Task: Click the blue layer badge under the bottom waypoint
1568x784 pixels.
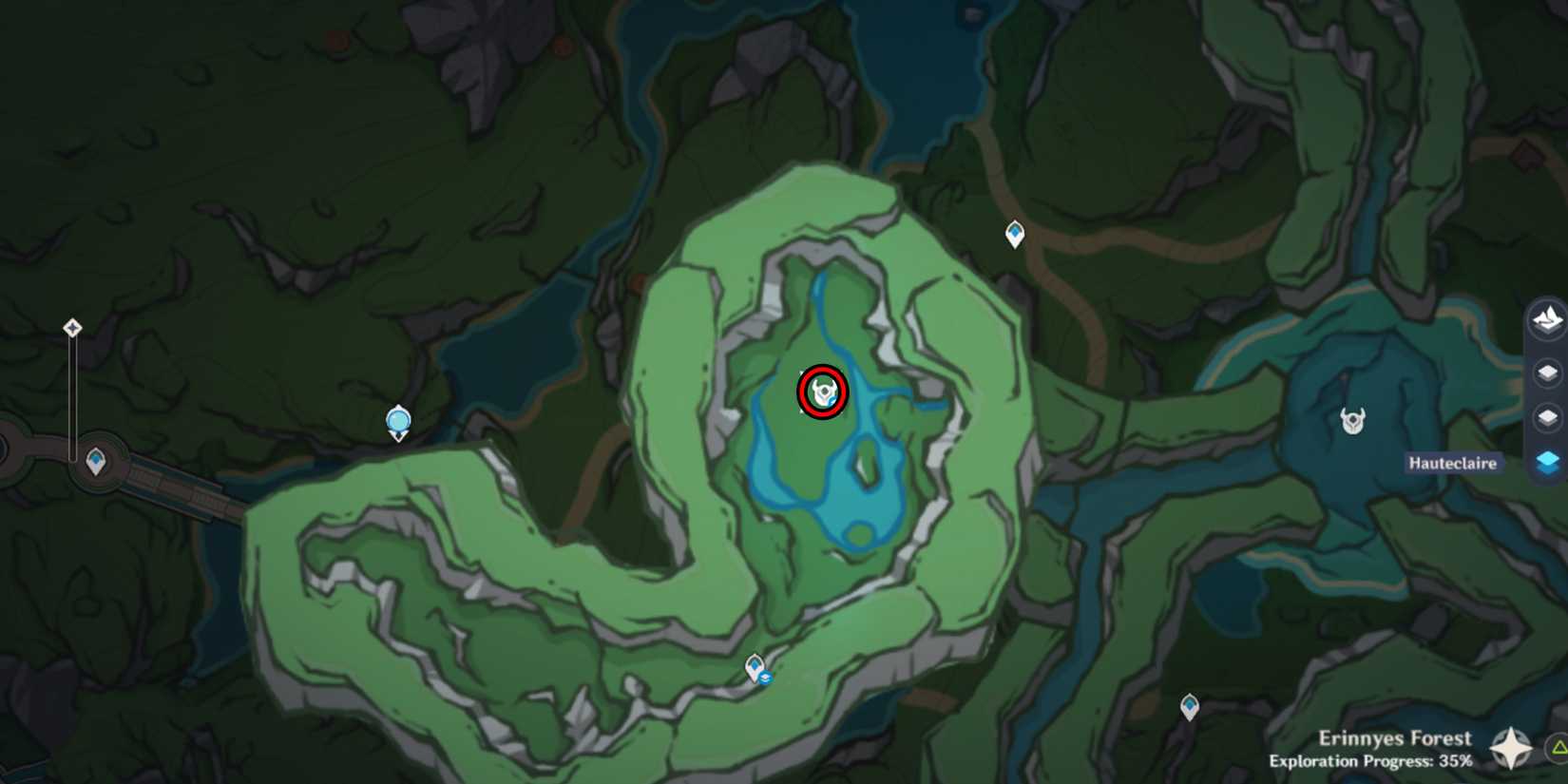Action: [x=765, y=678]
